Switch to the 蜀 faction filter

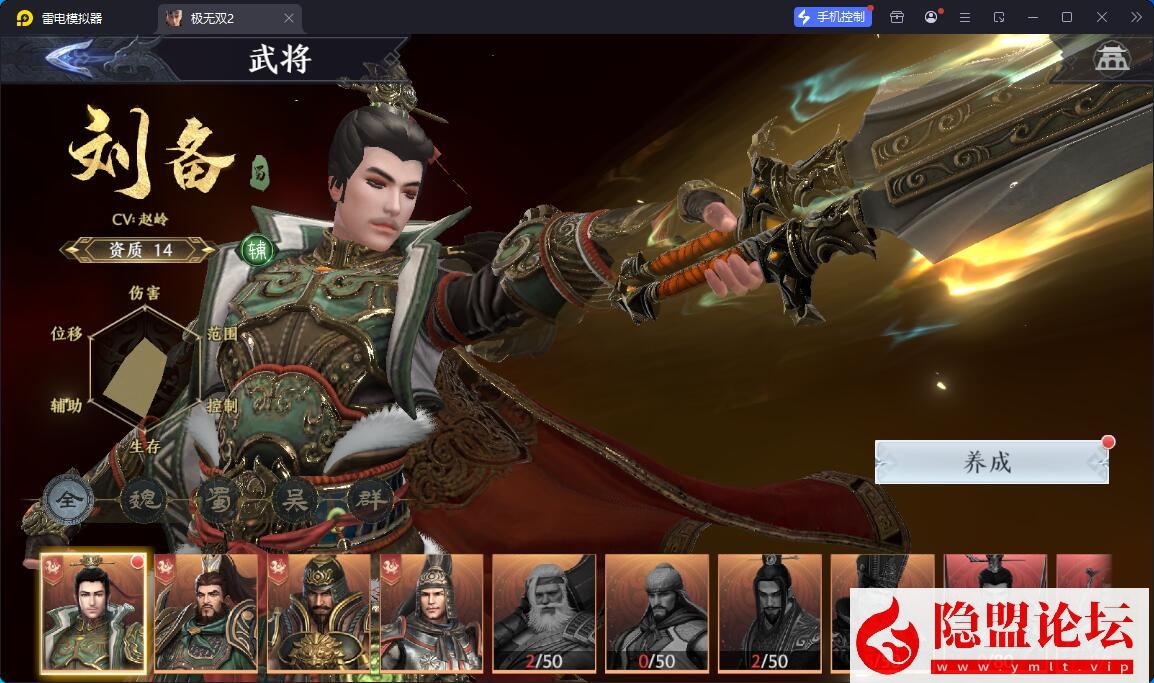tap(219, 499)
